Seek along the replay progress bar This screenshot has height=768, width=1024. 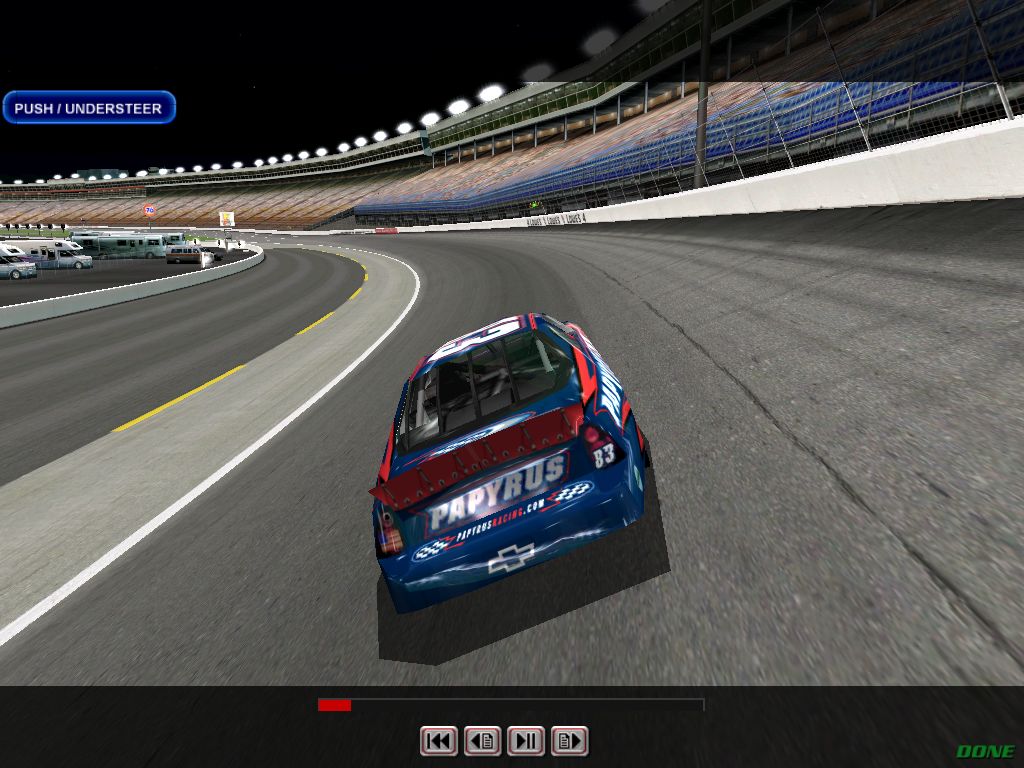point(510,705)
